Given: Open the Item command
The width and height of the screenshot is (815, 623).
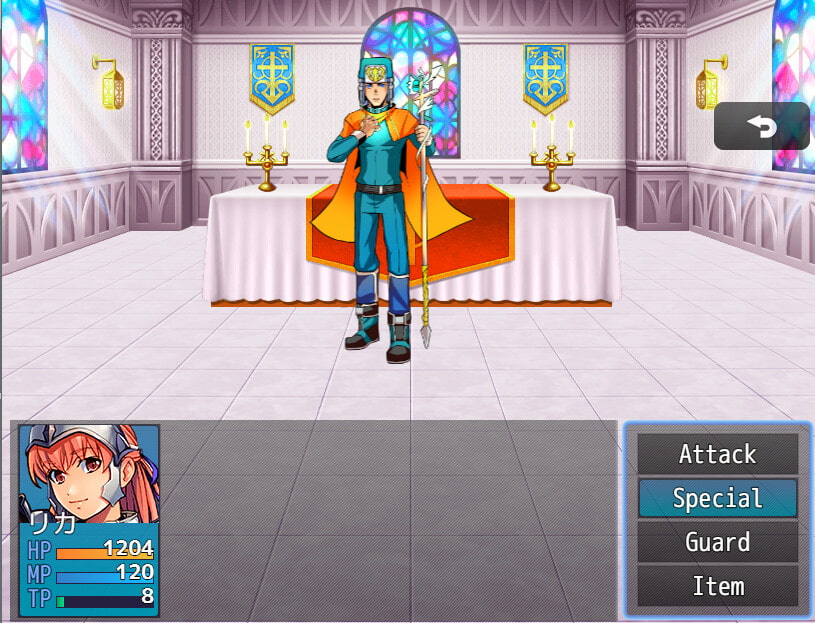Looking at the screenshot, I should click(x=717, y=586).
